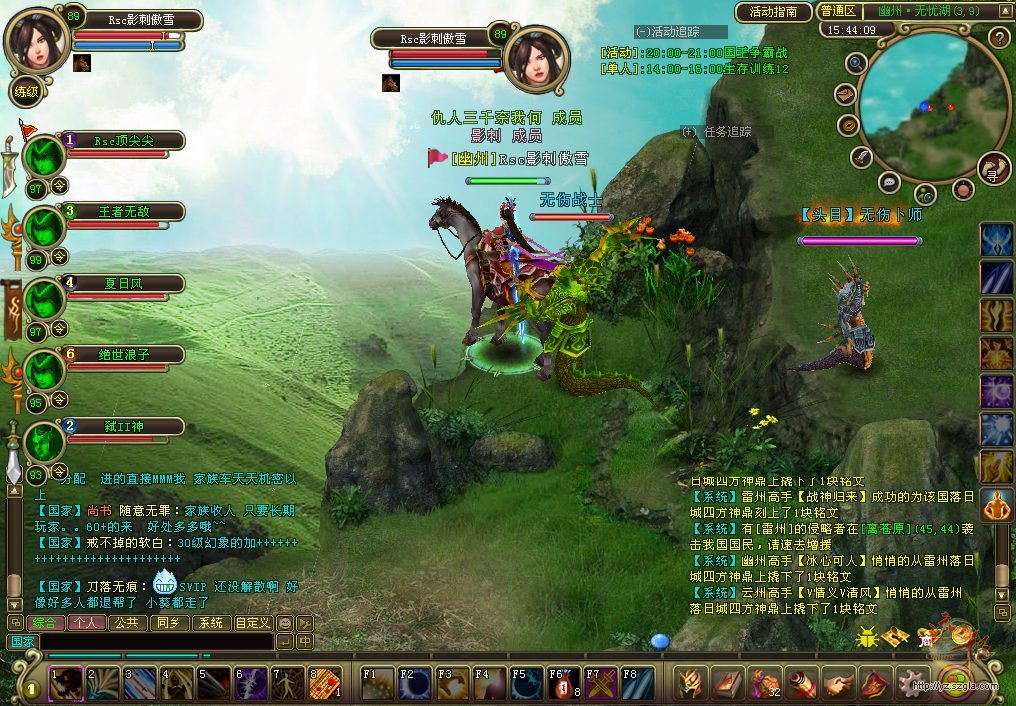
Task: Switch chat to the 个人 tab
Action: pos(84,622)
